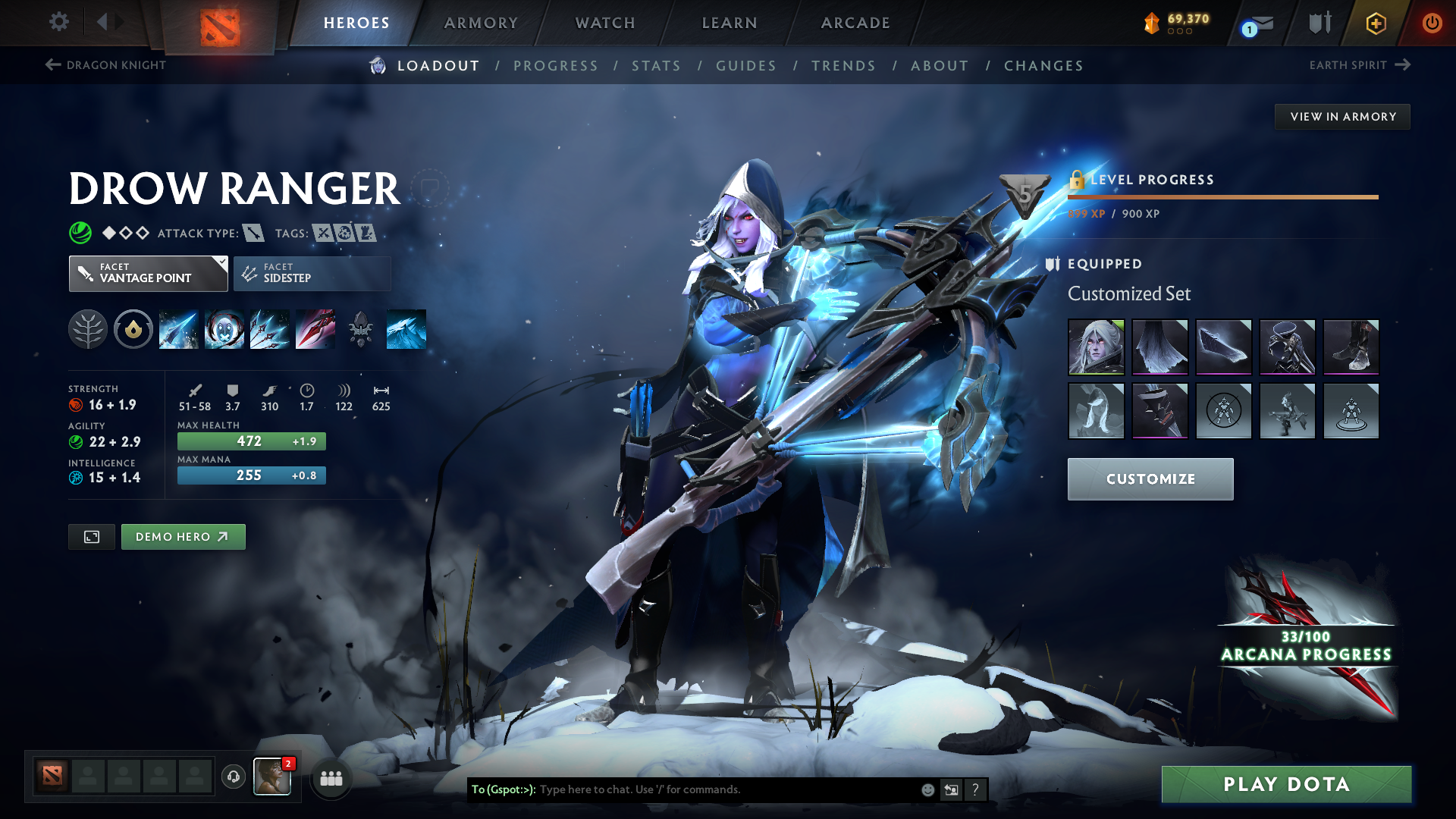Image resolution: width=1456 pixels, height=819 pixels.
Task: Open Drow Ranger's talent tree icon
Action: click(x=88, y=329)
